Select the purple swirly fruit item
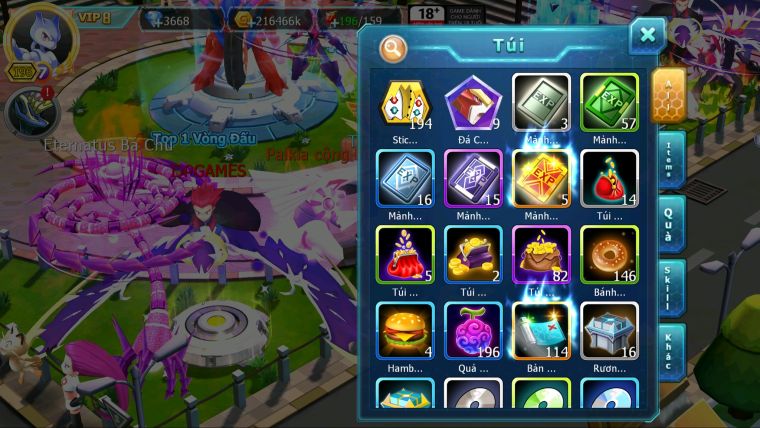This screenshot has width=760, height=428. point(473,330)
